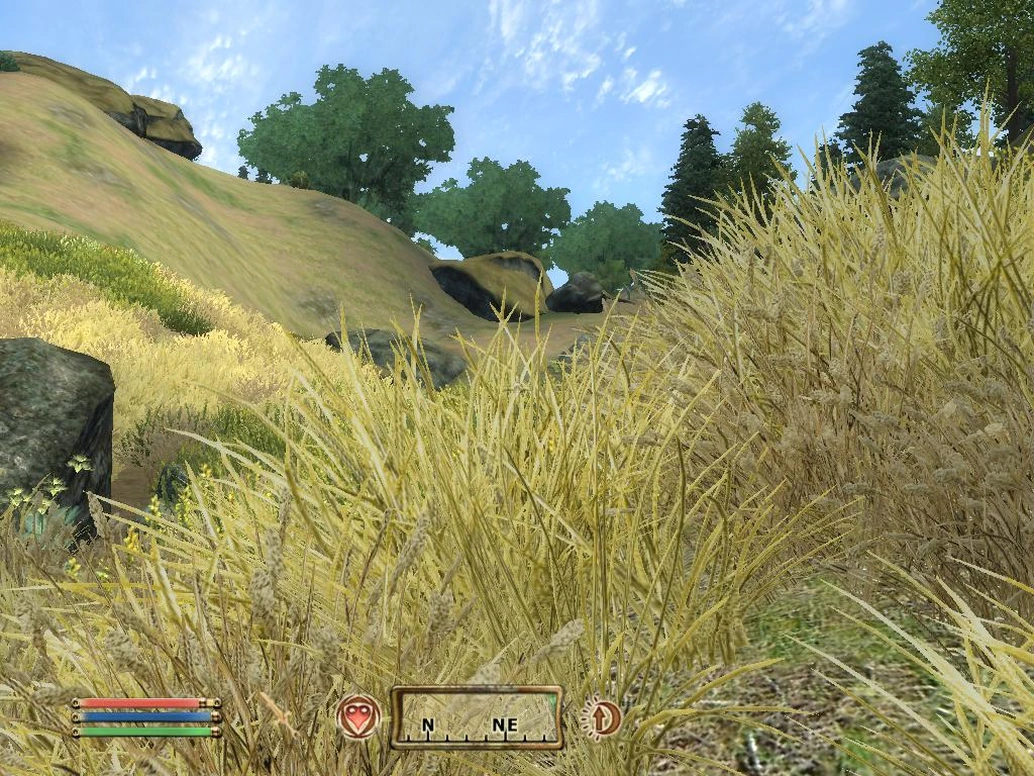Click the sun and moon arrow icon
Viewport: 1034px width, 776px height.
coord(603,718)
